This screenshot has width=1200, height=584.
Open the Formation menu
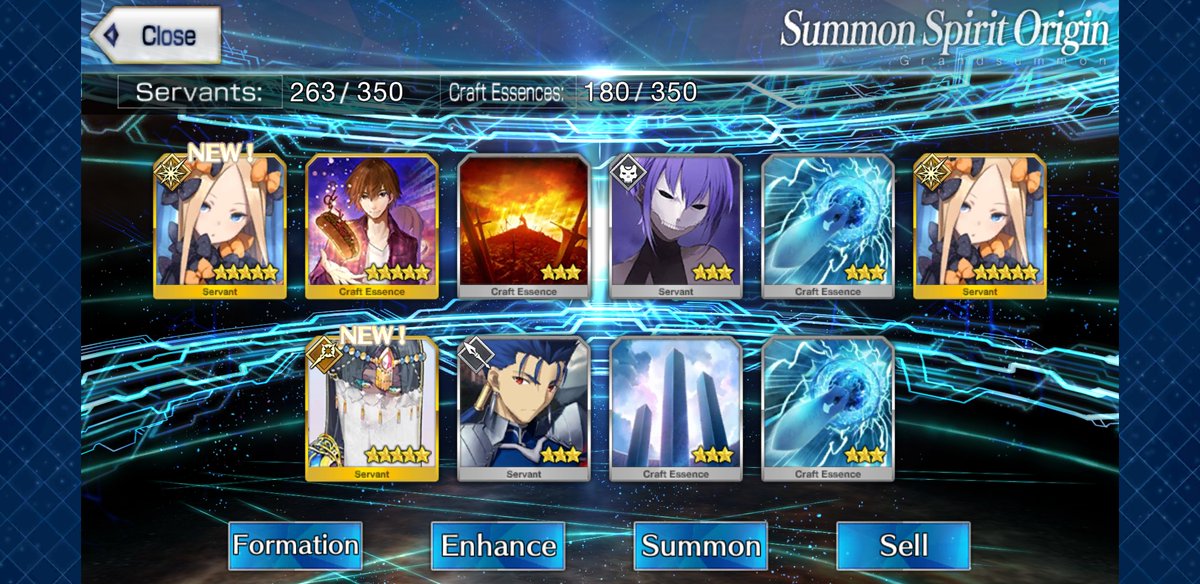click(x=295, y=546)
